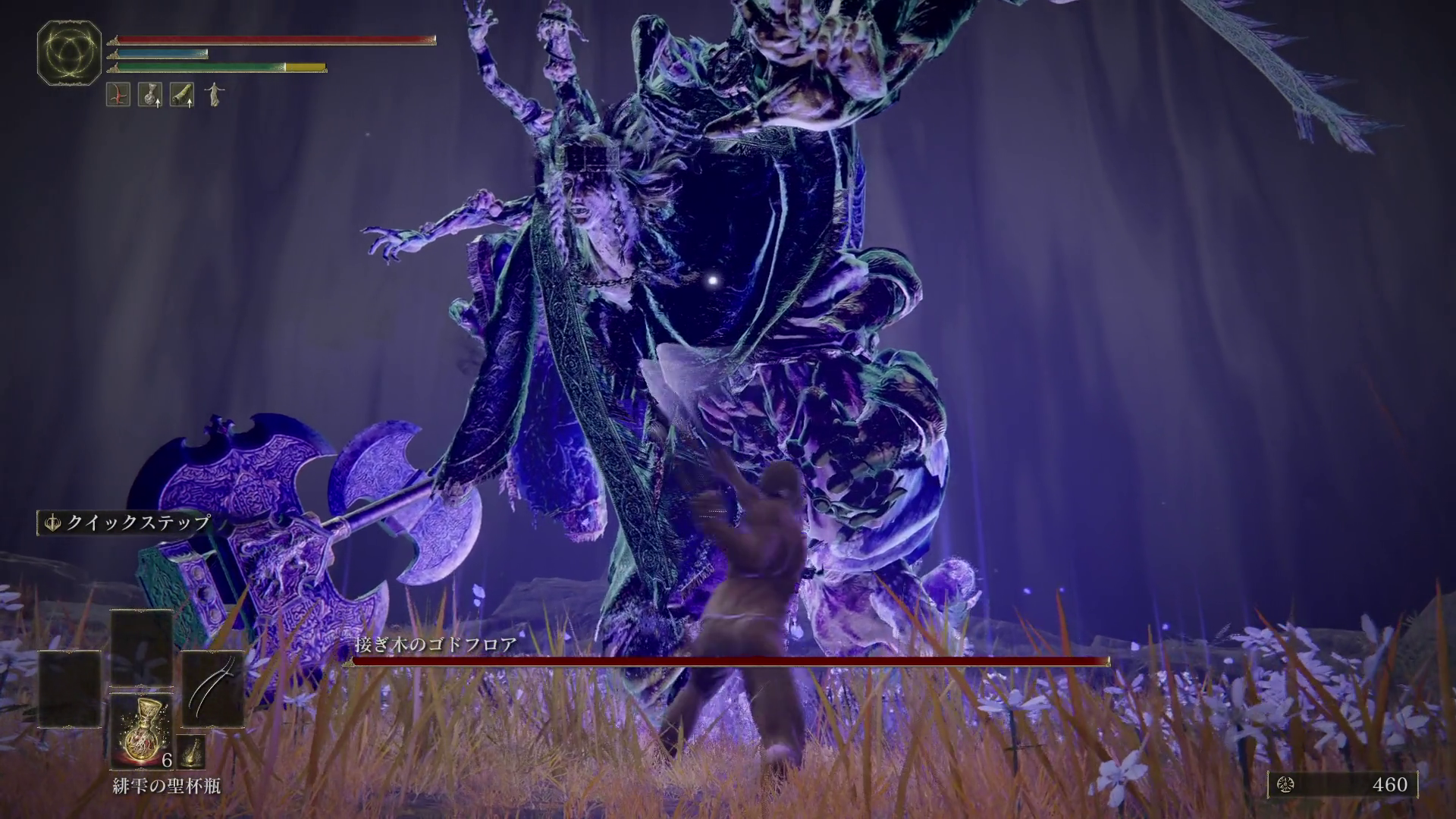This screenshot has width=1456, height=819.
Task: Select the Flask of Crimson Tears slot
Action: pyautogui.click(x=141, y=730)
